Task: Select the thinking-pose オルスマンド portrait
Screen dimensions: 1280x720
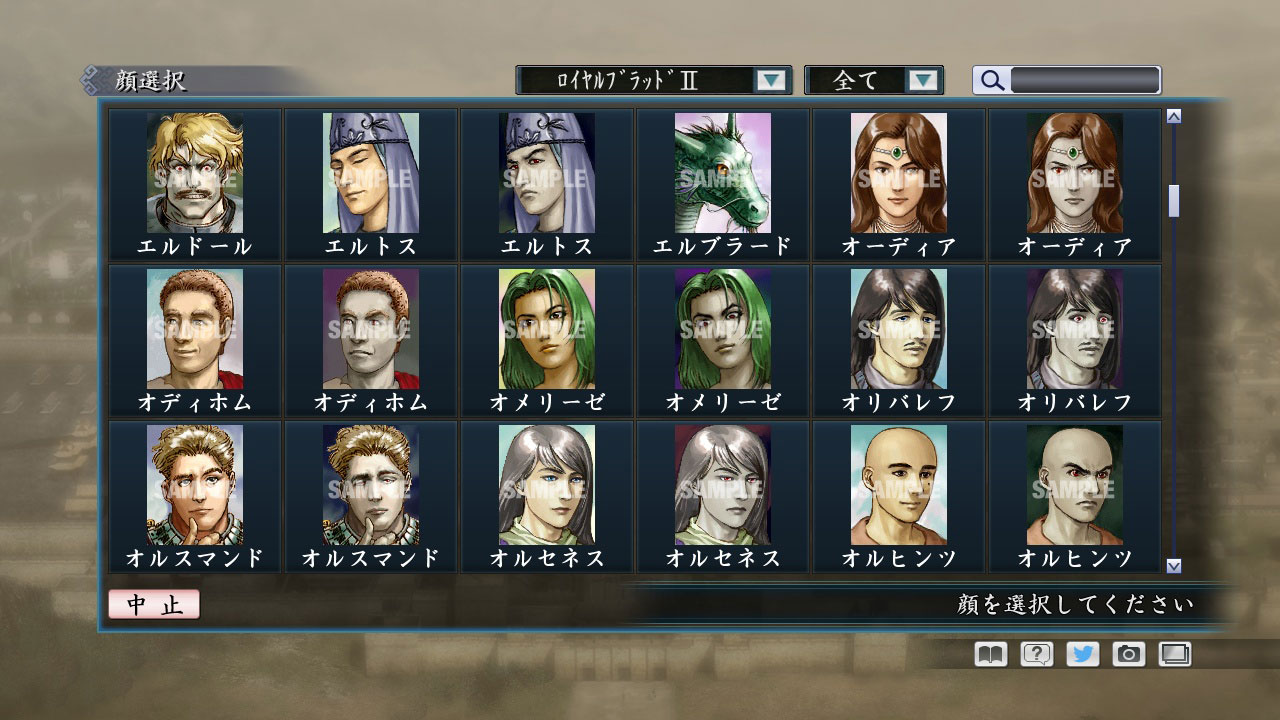Action: click(195, 485)
